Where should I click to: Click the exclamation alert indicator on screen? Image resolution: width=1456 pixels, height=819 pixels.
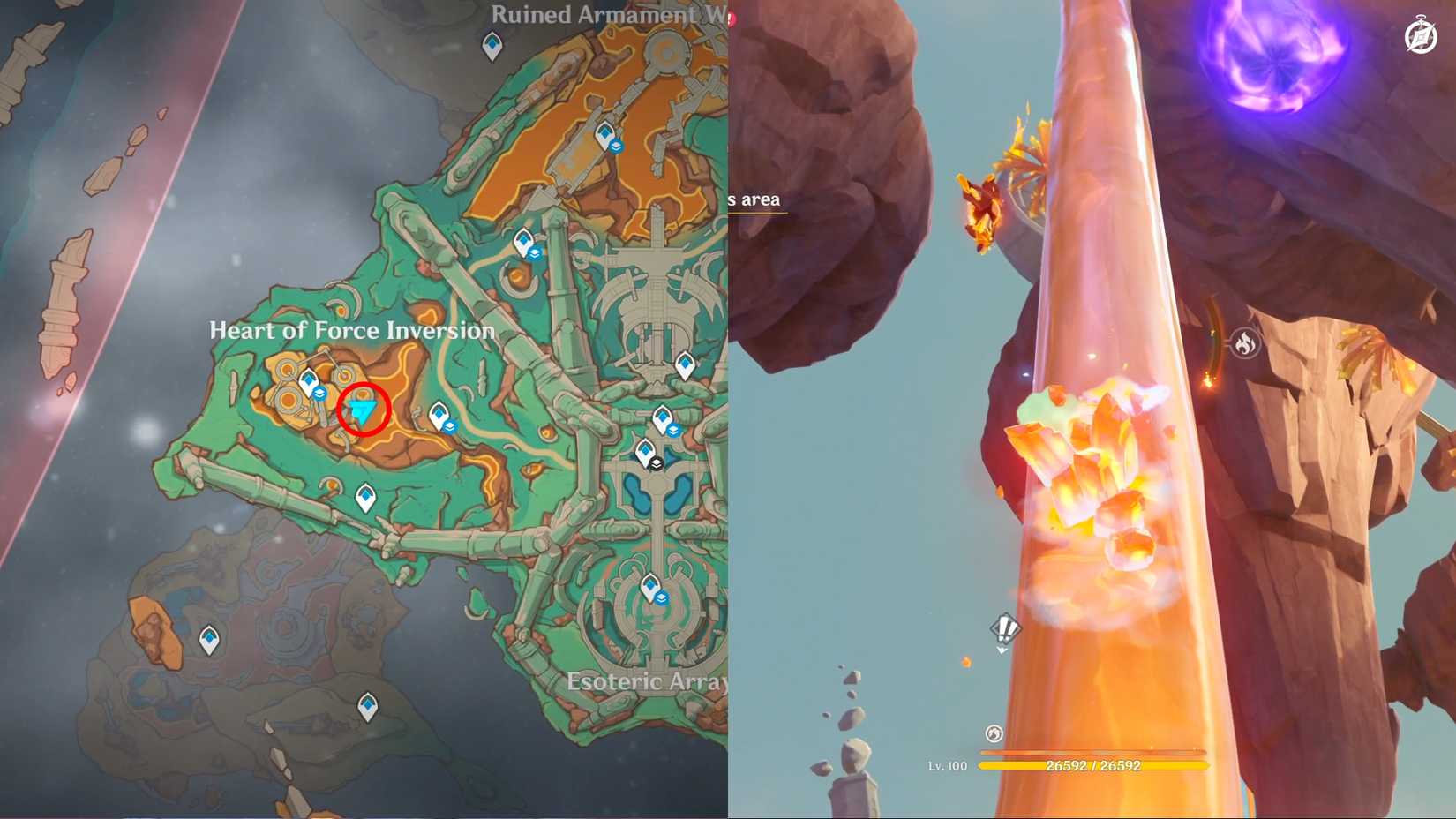[x=1004, y=628]
